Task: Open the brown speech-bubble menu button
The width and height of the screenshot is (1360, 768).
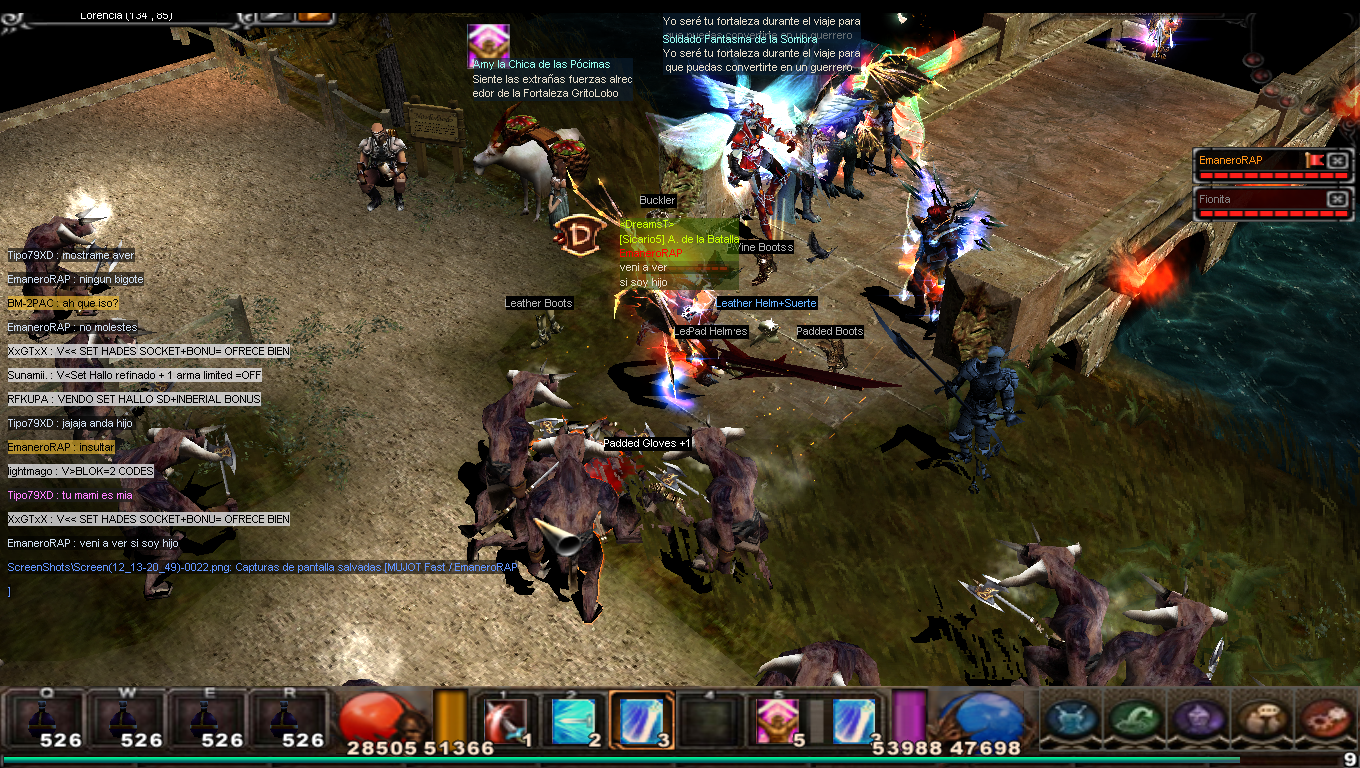Action: pyautogui.click(x=1262, y=719)
